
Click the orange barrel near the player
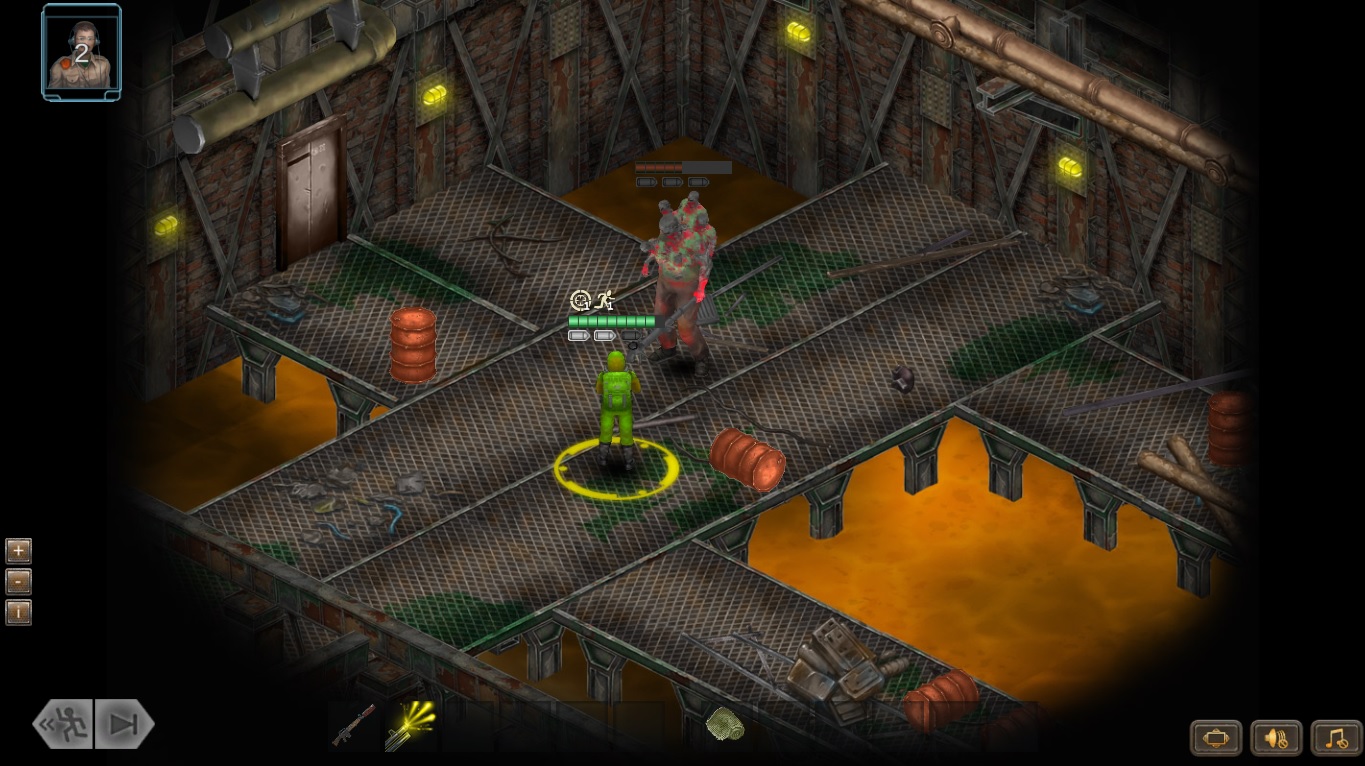pyautogui.click(x=748, y=460)
